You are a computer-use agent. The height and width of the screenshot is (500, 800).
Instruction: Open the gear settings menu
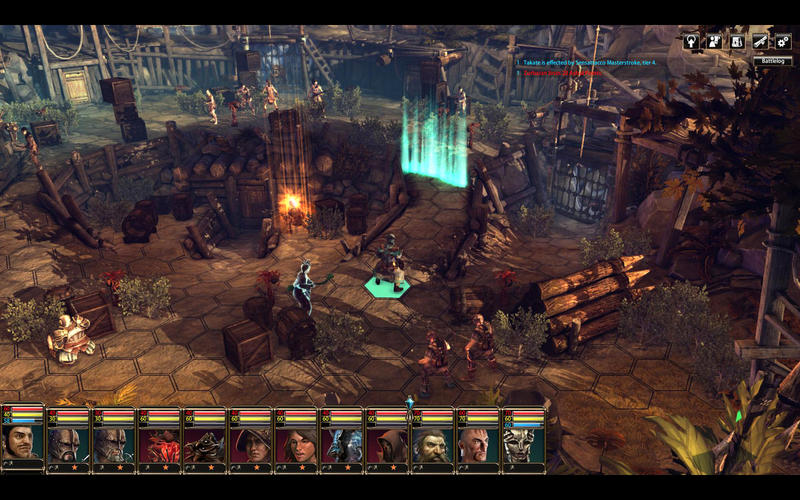[x=783, y=42]
